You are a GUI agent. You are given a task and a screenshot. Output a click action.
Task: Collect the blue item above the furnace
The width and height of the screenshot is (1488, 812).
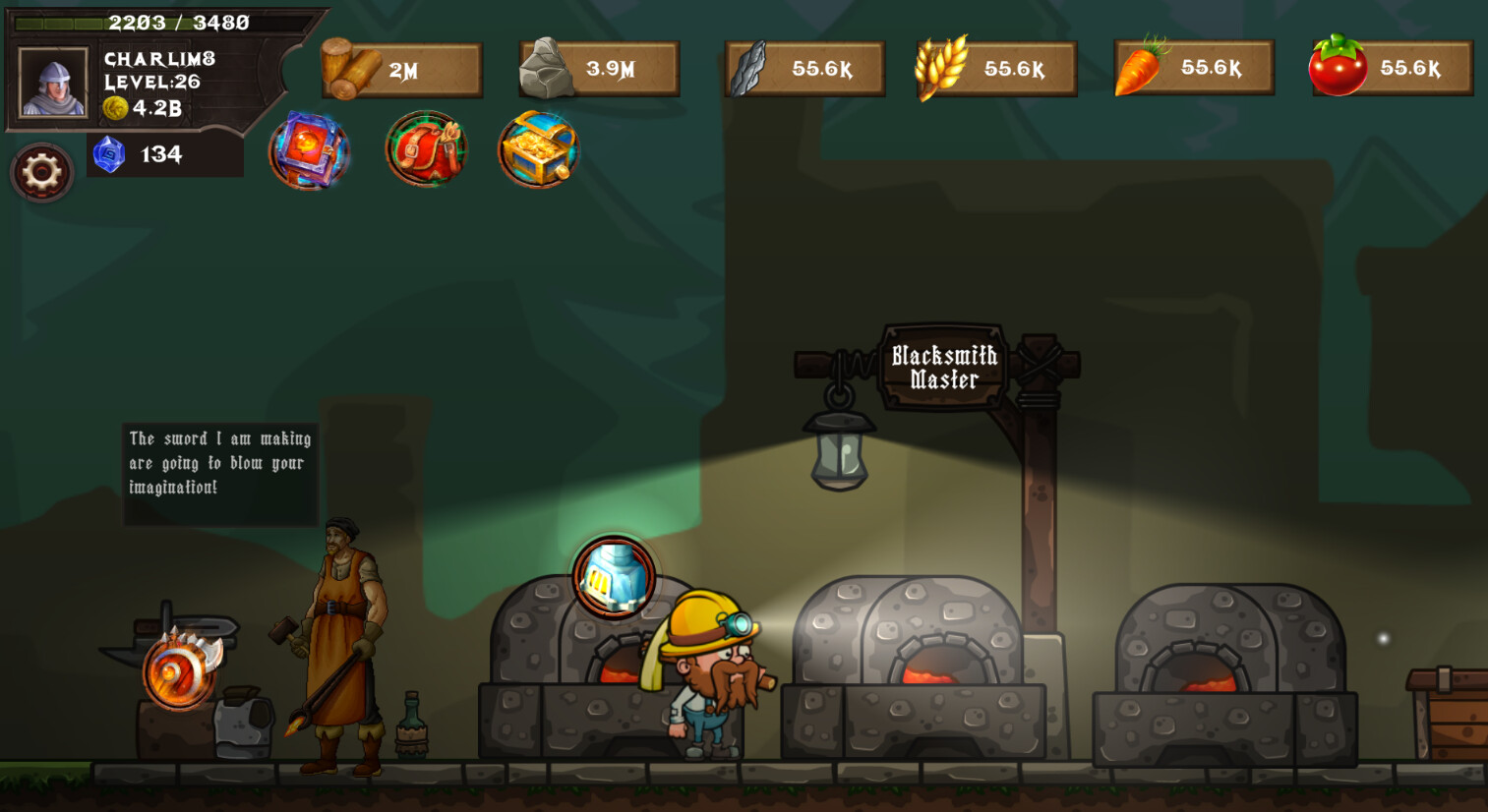click(613, 576)
